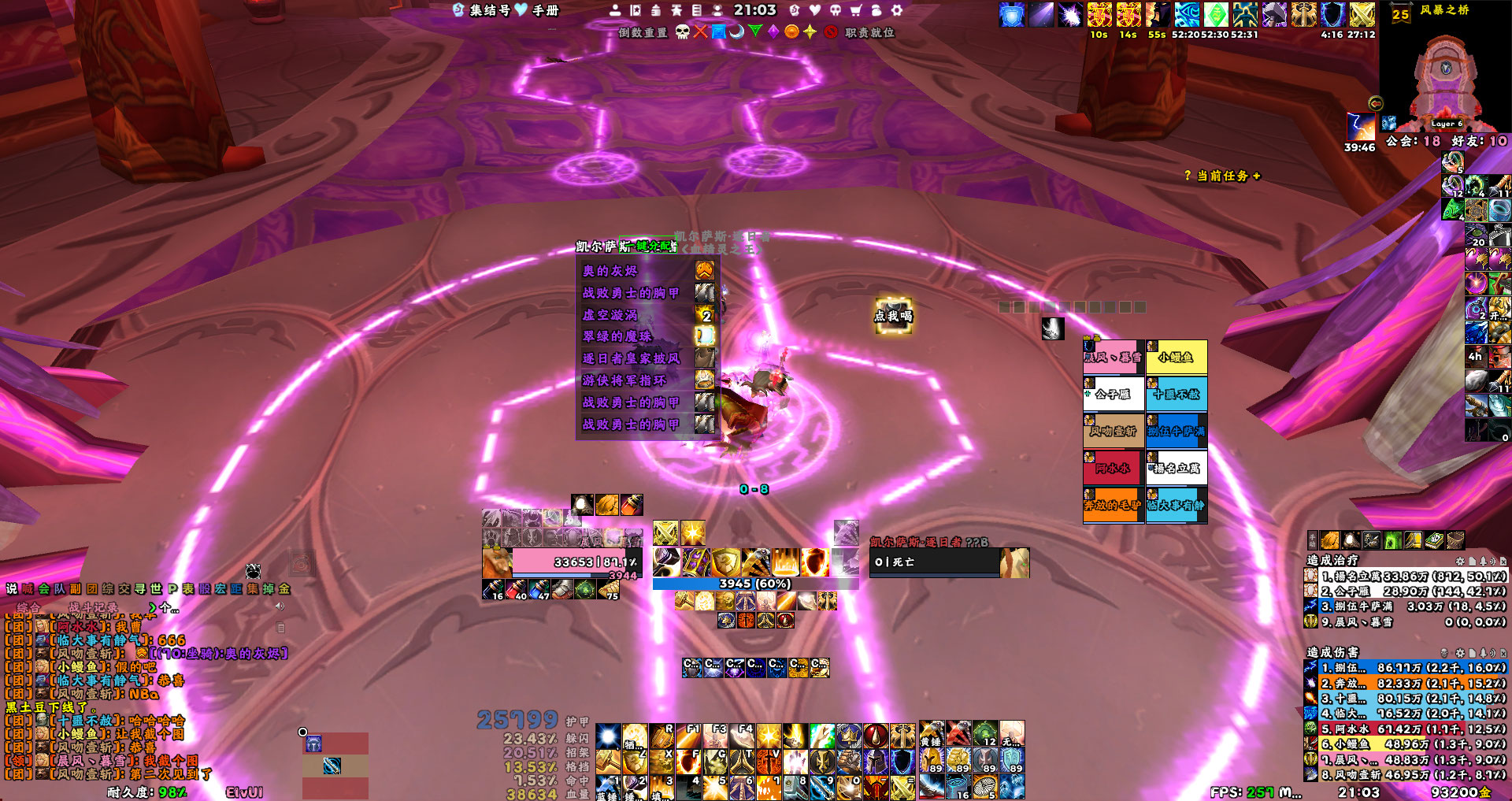Select raid member 阿水水 frame
The width and height of the screenshot is (1512, 801).
point(1113,469)
